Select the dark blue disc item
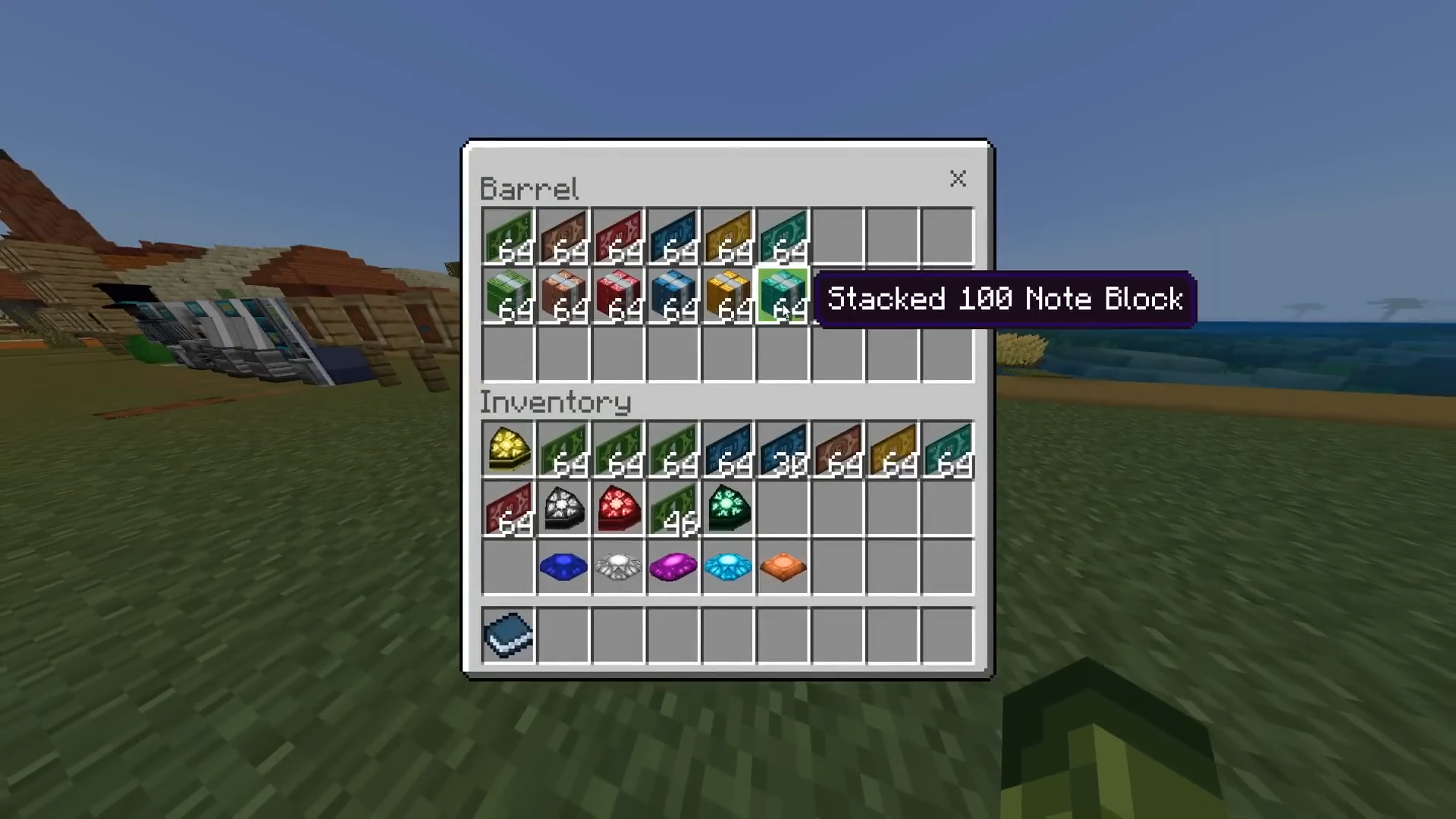 [563, 566]
